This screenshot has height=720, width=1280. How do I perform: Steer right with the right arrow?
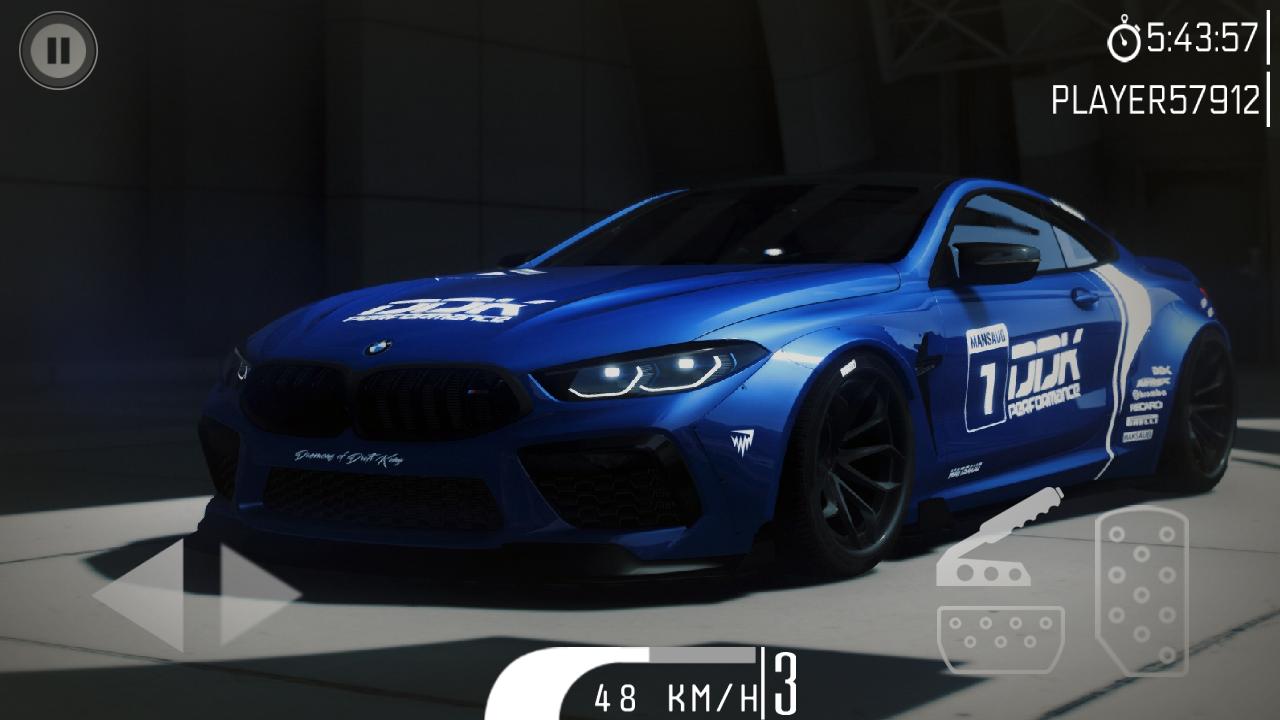256,594
